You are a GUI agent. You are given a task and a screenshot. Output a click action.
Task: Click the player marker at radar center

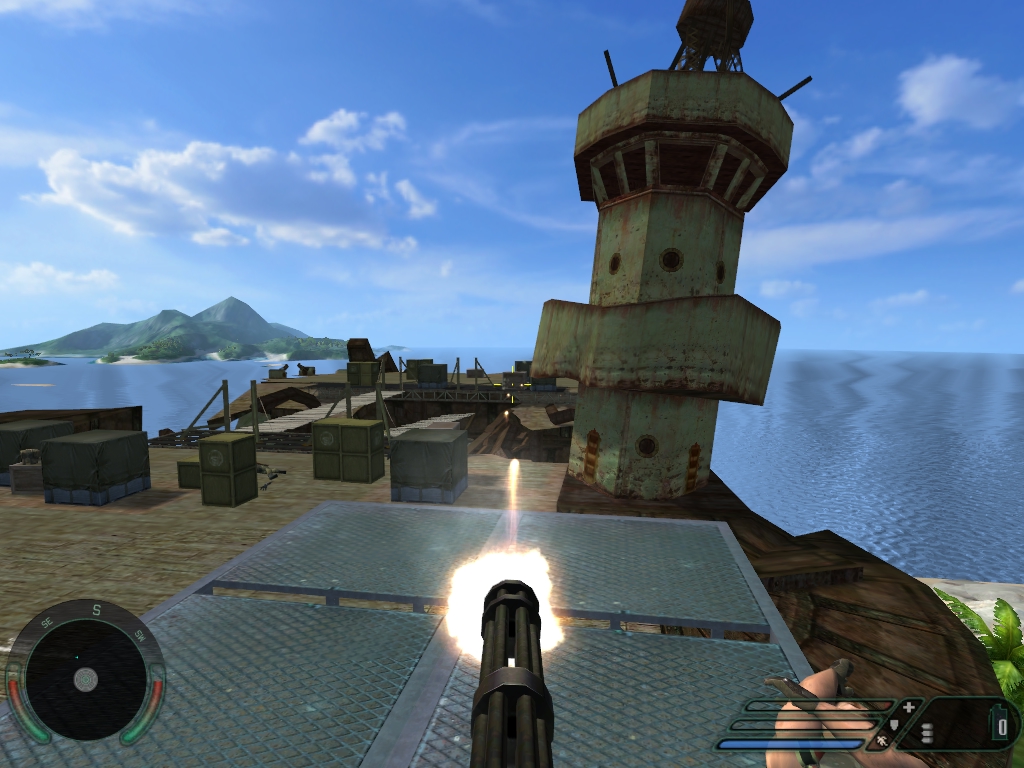[x=86, y=679]
